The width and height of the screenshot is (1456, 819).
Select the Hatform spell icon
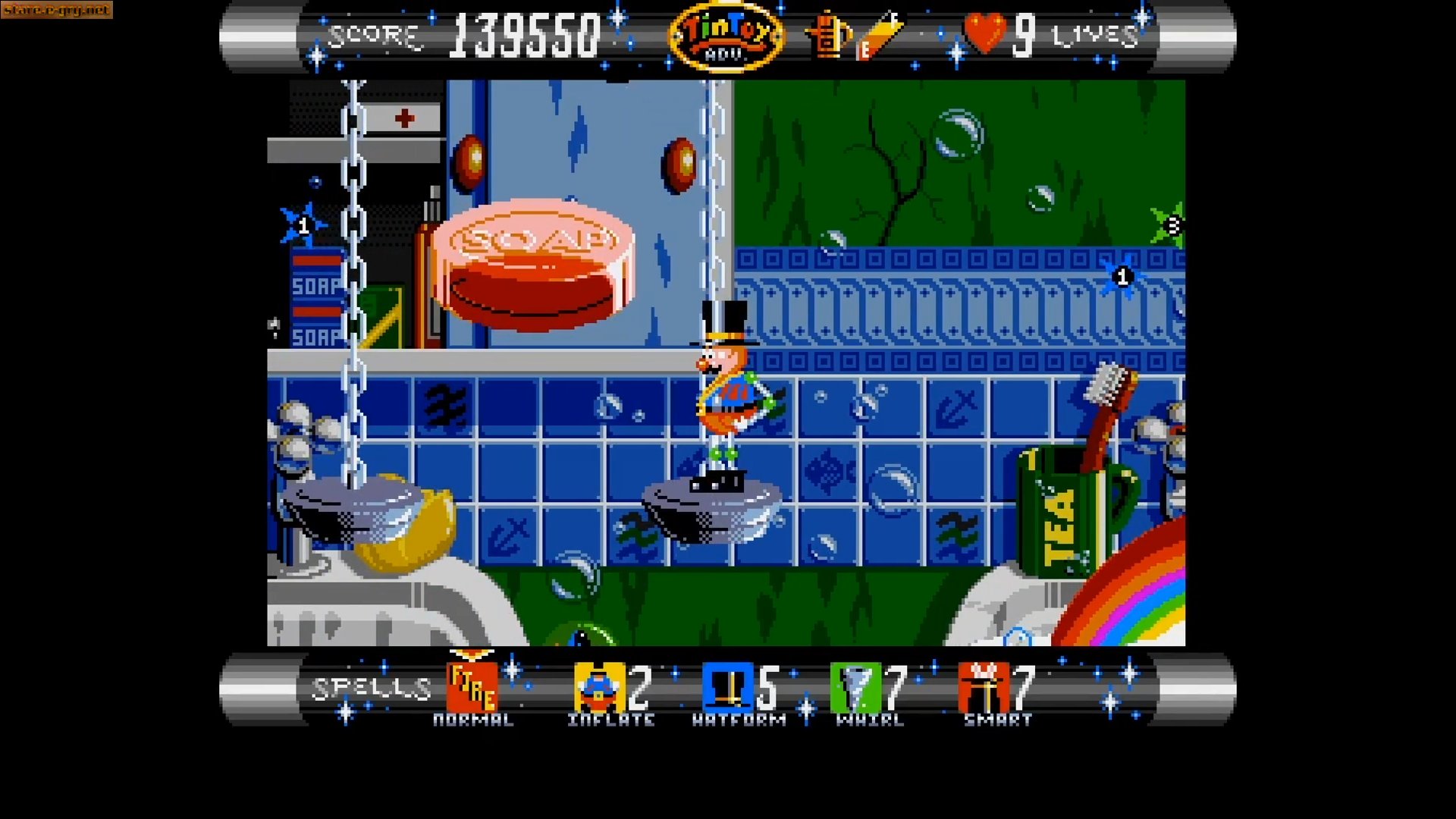[x=730, y=686]
